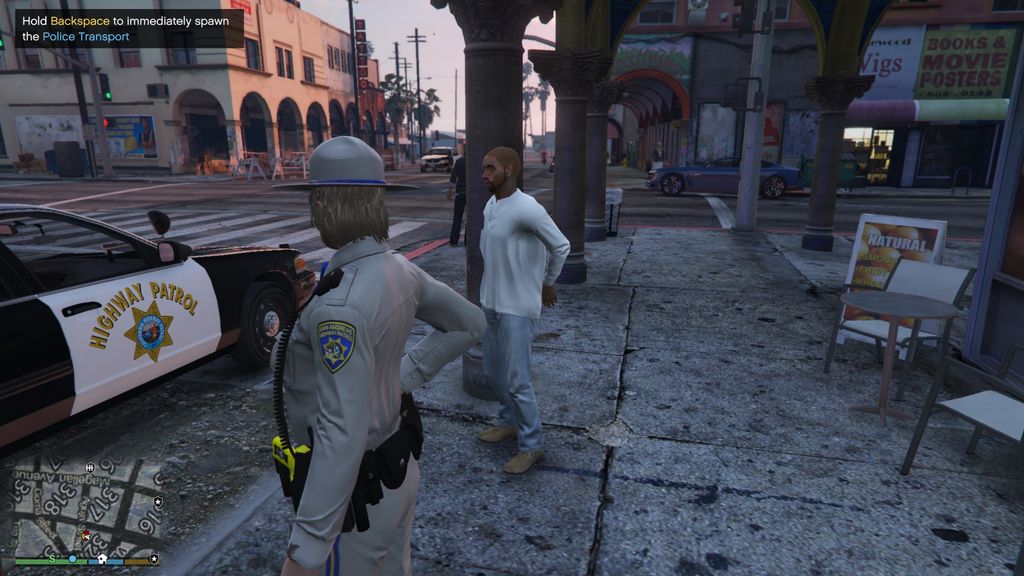This screenshot has width=1024, height=576.
Task: Click the white house minimap marker
Action: coord(101,559)
